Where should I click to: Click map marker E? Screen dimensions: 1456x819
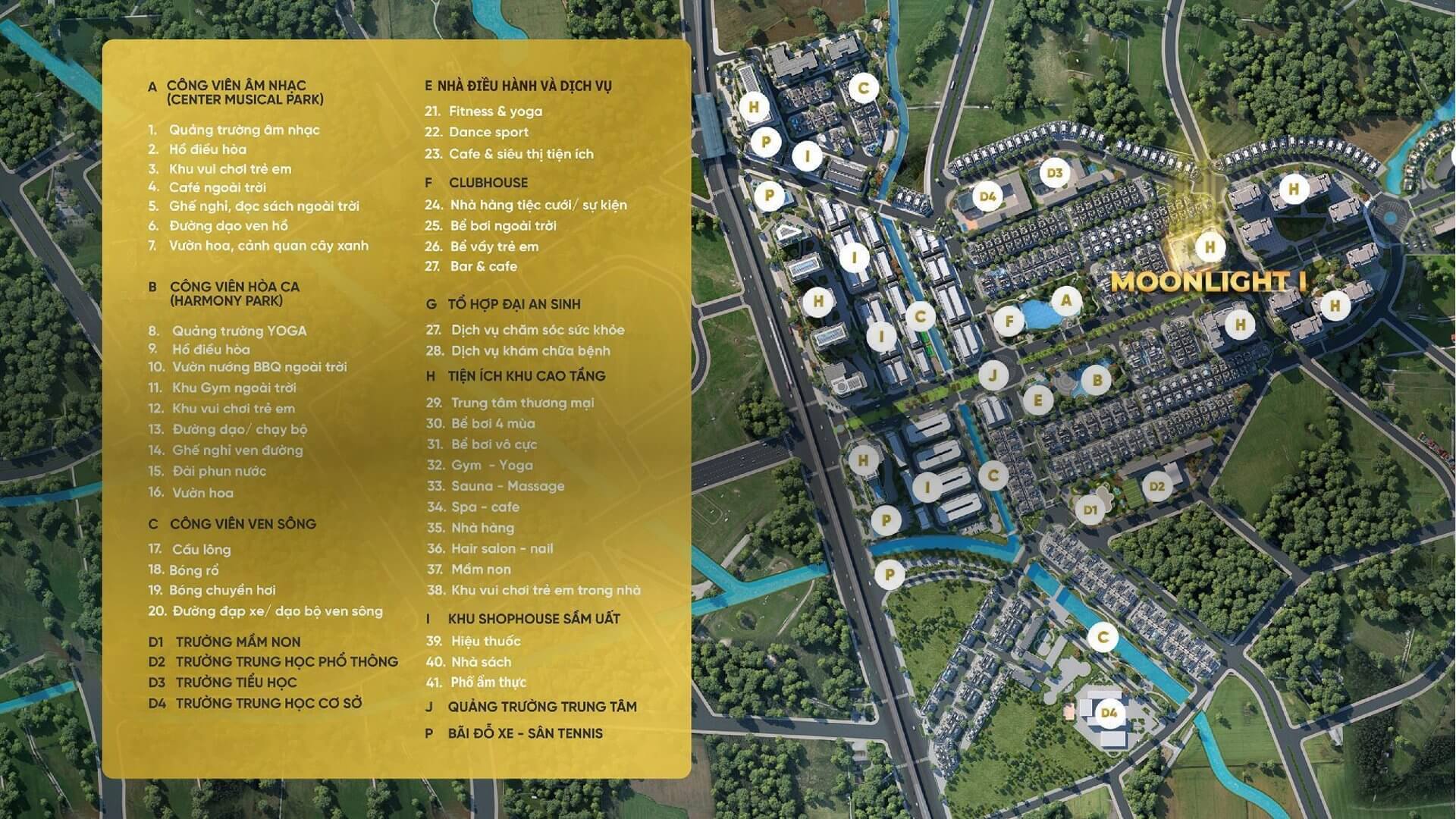pos(1037,400)
